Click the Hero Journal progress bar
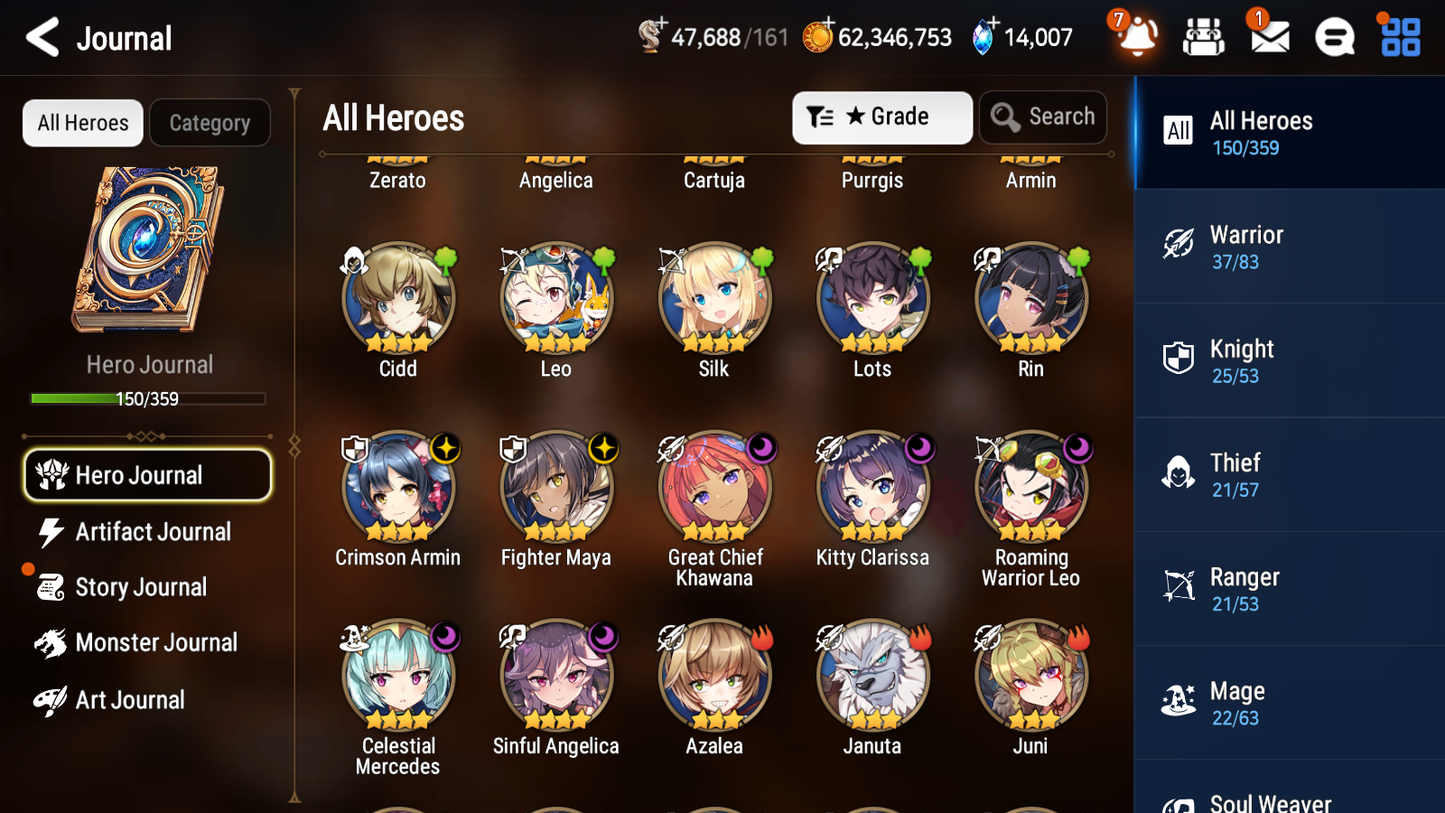This screenshot has height=813, width=1445. [149, 398]
